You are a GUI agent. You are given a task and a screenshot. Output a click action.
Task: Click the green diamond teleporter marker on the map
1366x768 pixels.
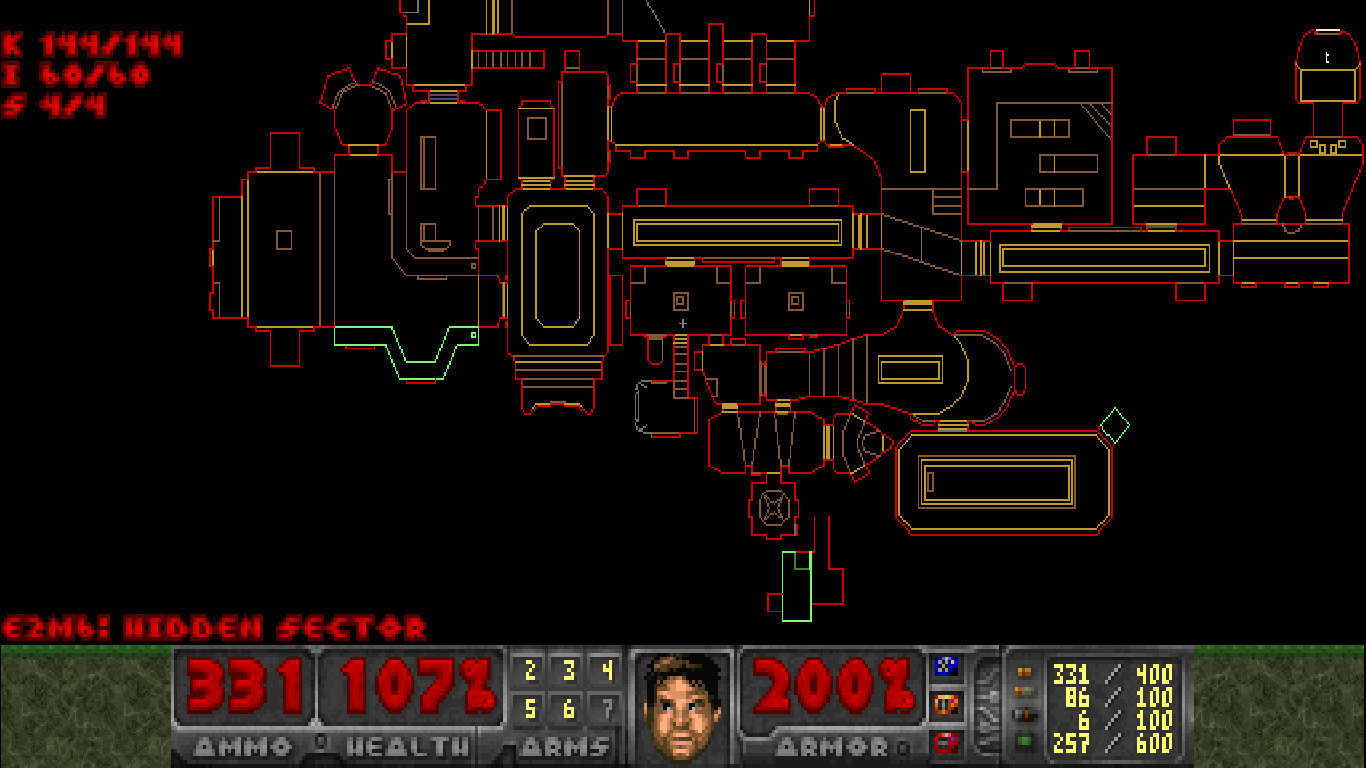tap(1116, 425)
